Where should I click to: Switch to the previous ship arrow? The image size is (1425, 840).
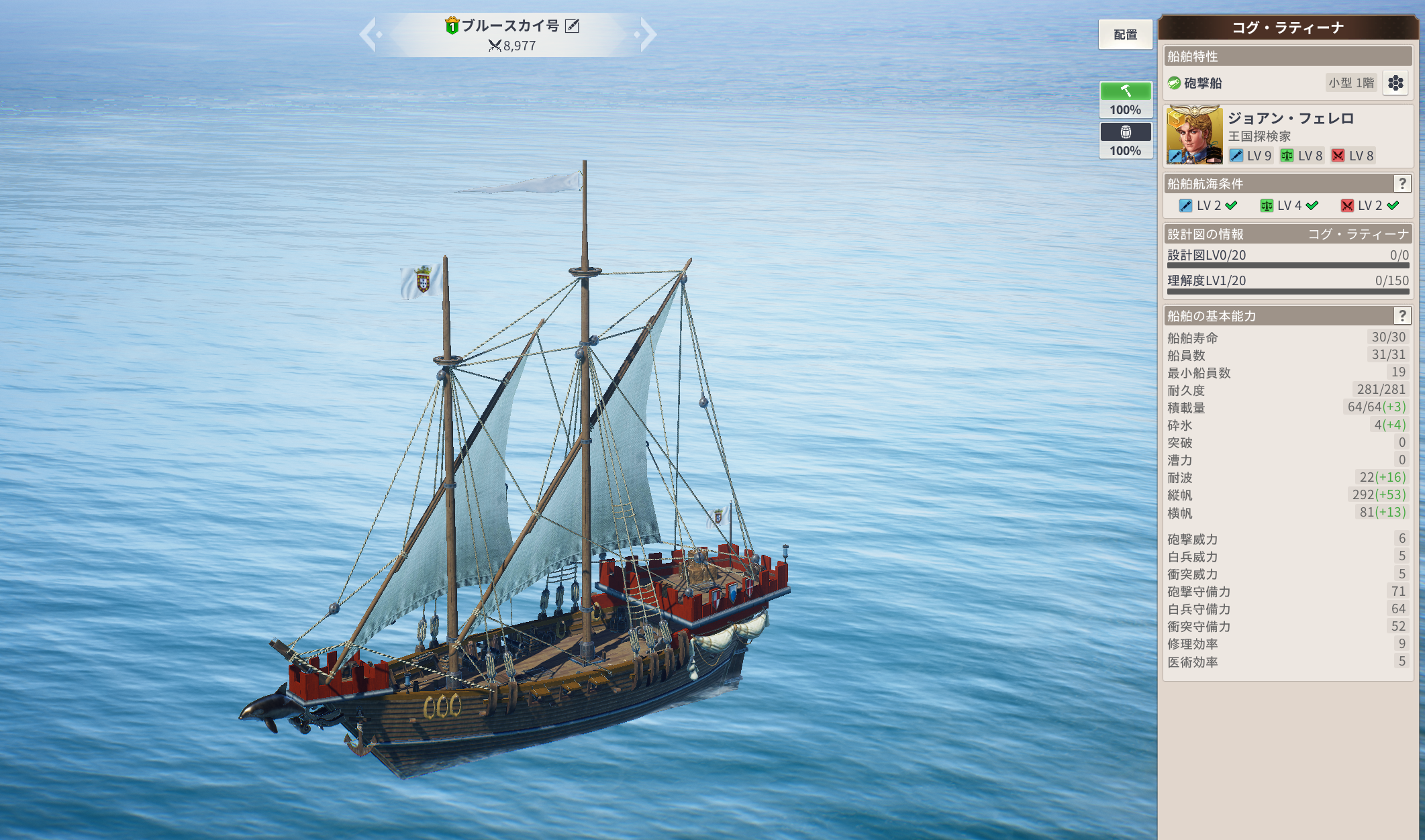368,35
